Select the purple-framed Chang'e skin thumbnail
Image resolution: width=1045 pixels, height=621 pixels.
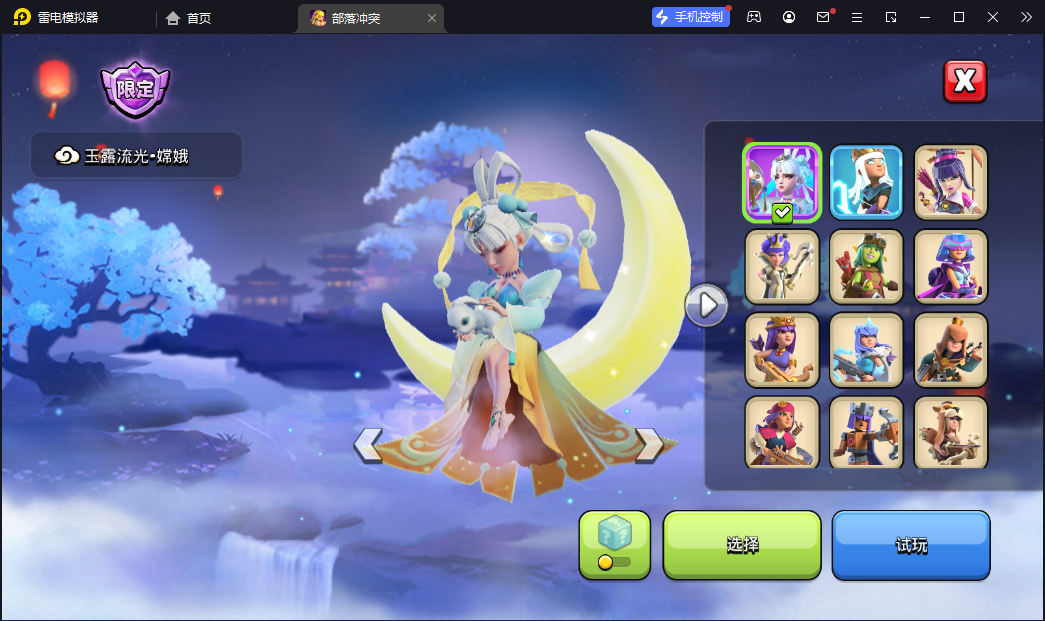coord(782,182)
